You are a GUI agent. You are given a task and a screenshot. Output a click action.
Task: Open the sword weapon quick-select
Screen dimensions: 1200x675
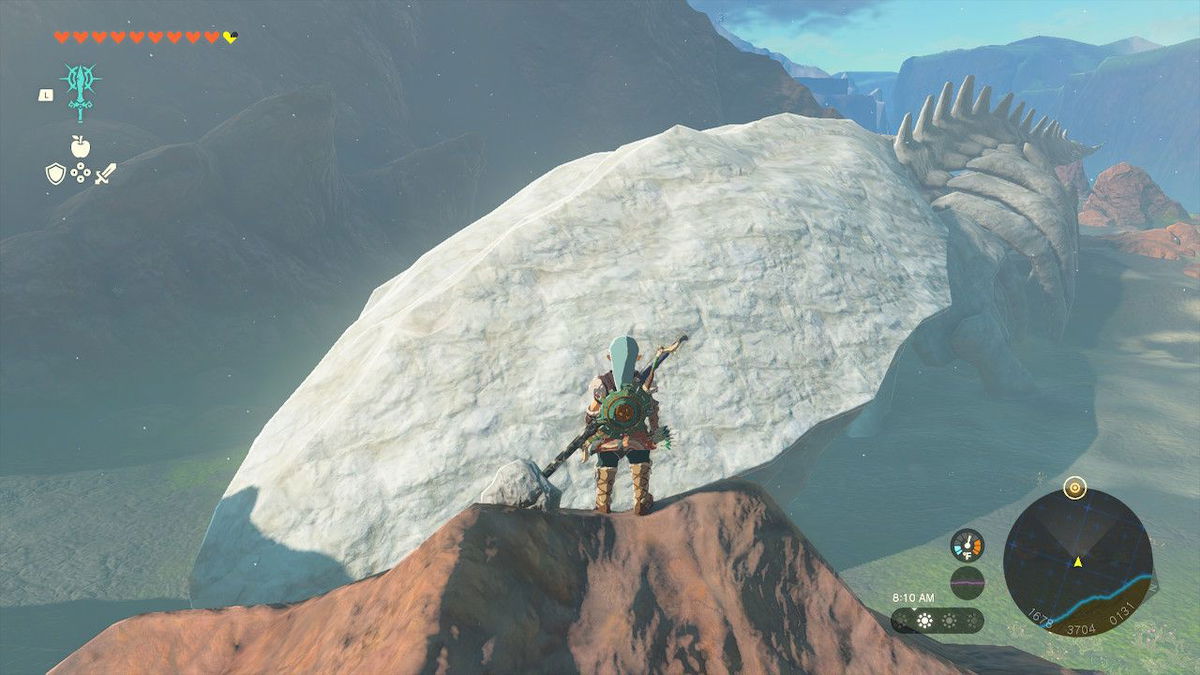pyautogui.click(x=106, y=173)
